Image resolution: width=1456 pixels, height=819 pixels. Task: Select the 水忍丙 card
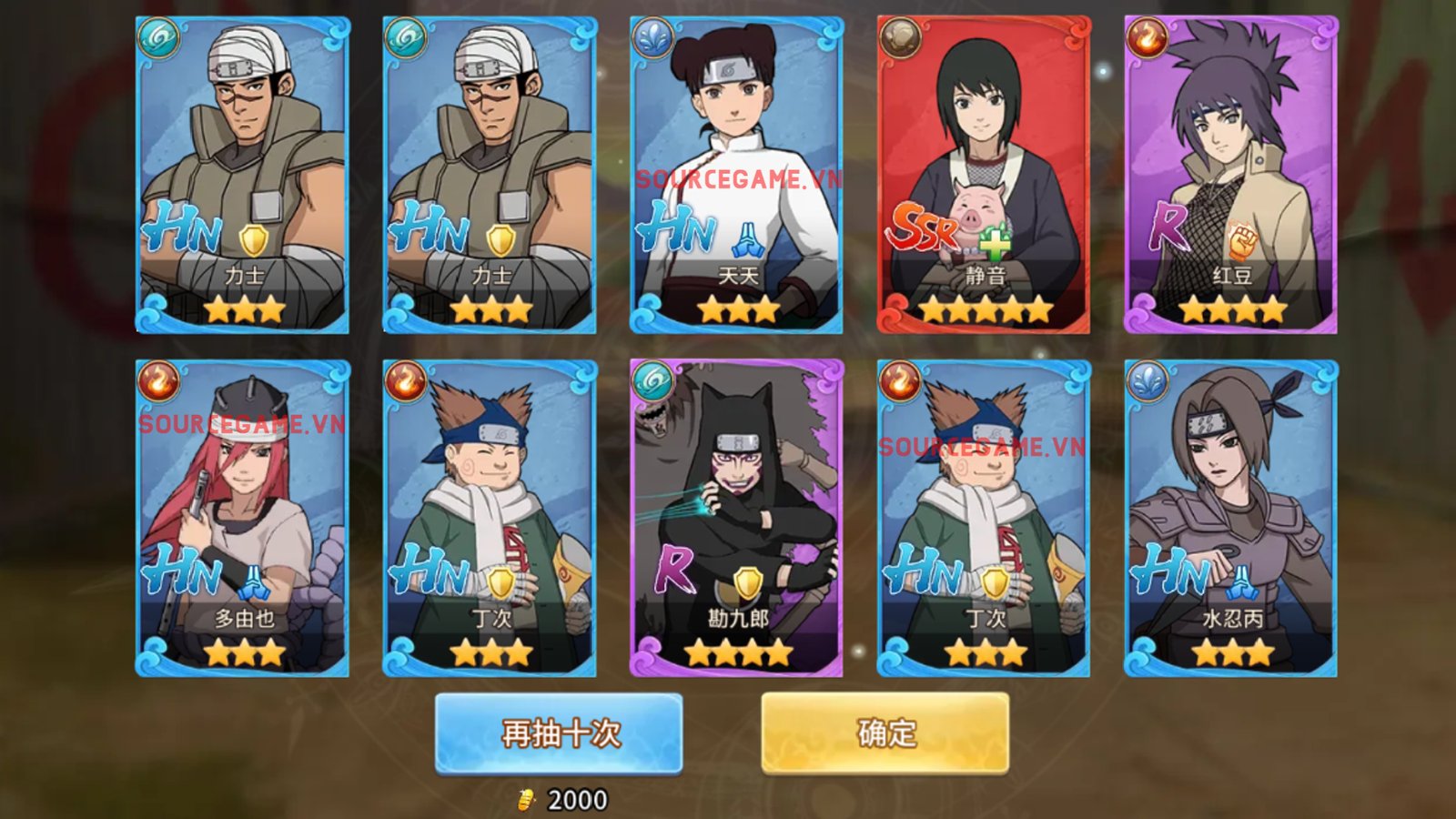1231,518
